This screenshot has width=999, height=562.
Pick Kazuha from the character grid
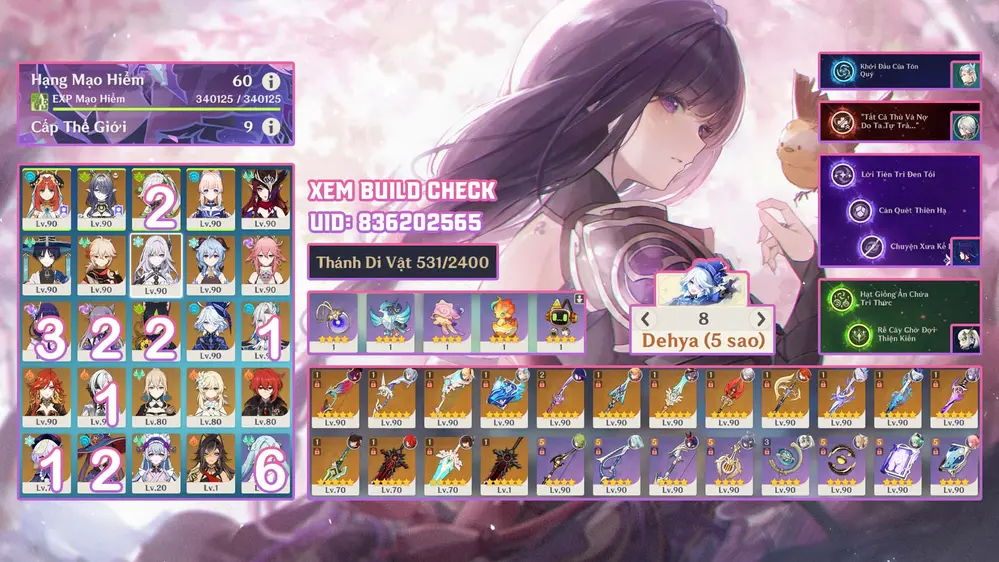(x=102, y=263)
